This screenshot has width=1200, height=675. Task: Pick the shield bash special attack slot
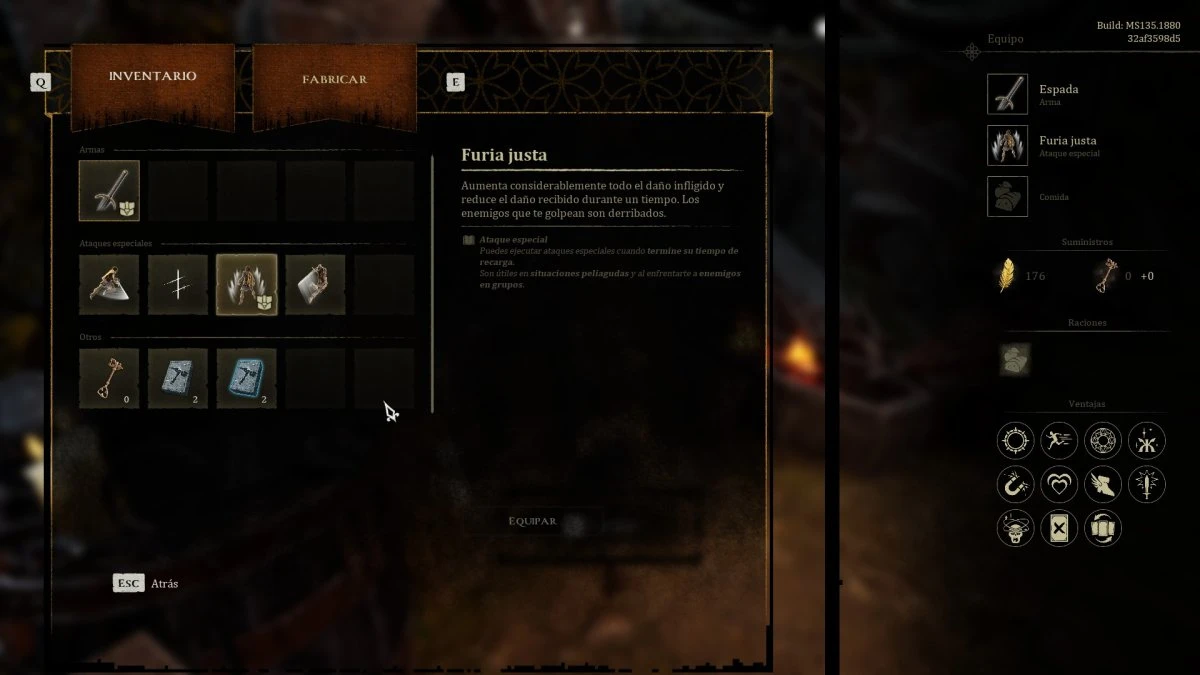tap(315, 284)
